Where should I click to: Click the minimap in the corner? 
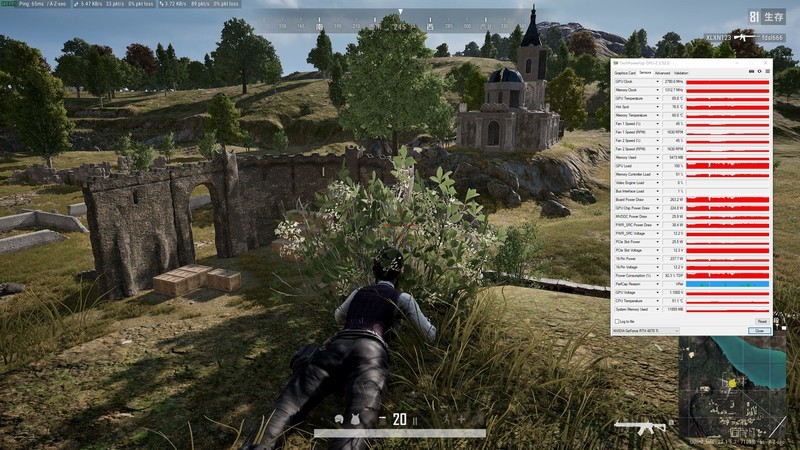[737, 392]
